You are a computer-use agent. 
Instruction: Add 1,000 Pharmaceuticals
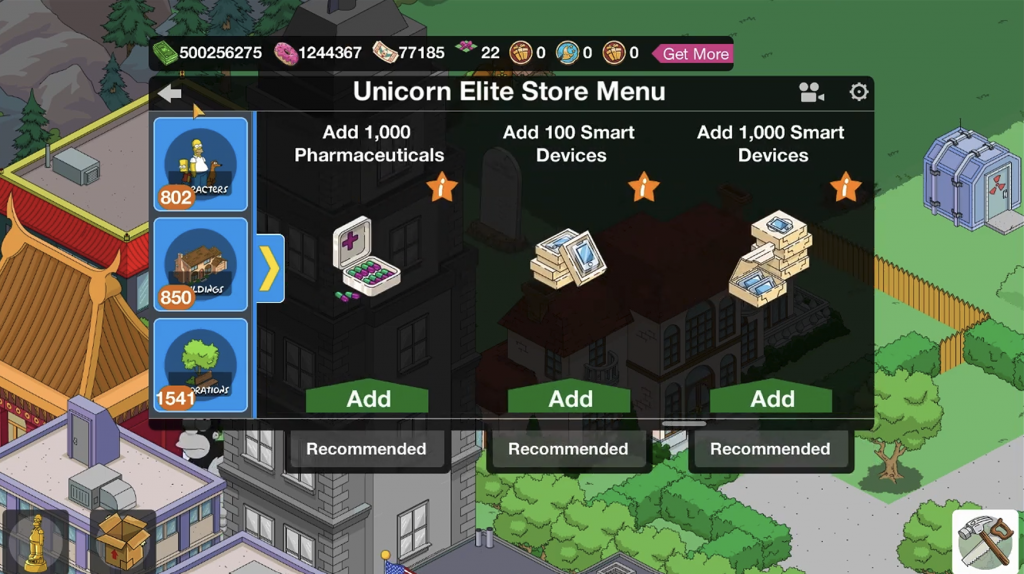coord(368,398)
